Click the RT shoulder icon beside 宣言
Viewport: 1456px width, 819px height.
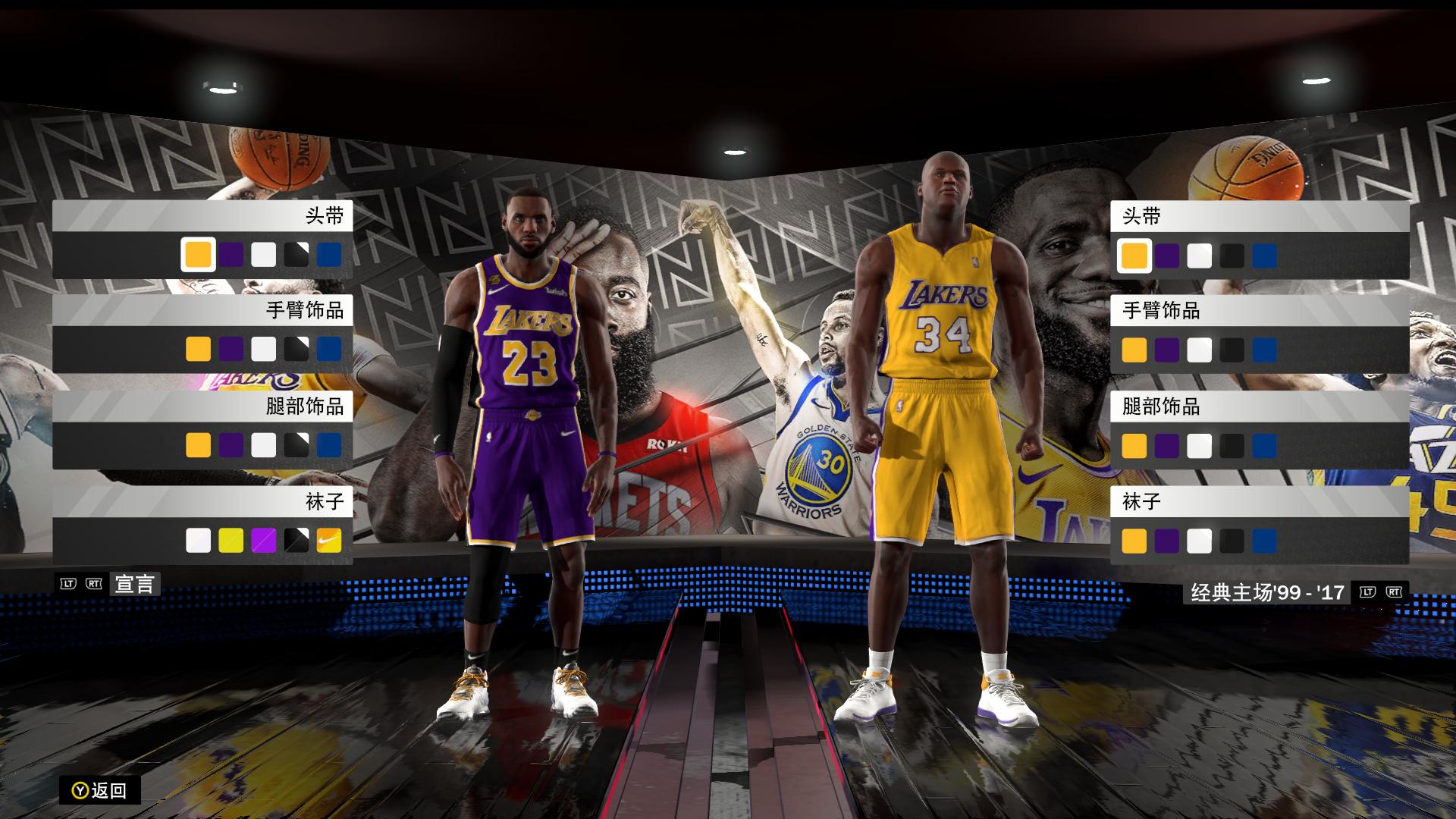[94, 584]
